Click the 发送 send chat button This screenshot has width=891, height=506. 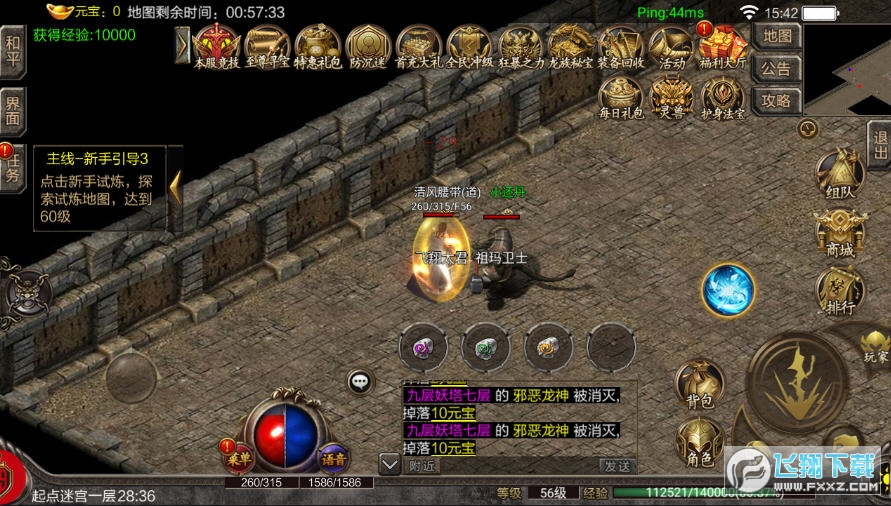[617, 465]
